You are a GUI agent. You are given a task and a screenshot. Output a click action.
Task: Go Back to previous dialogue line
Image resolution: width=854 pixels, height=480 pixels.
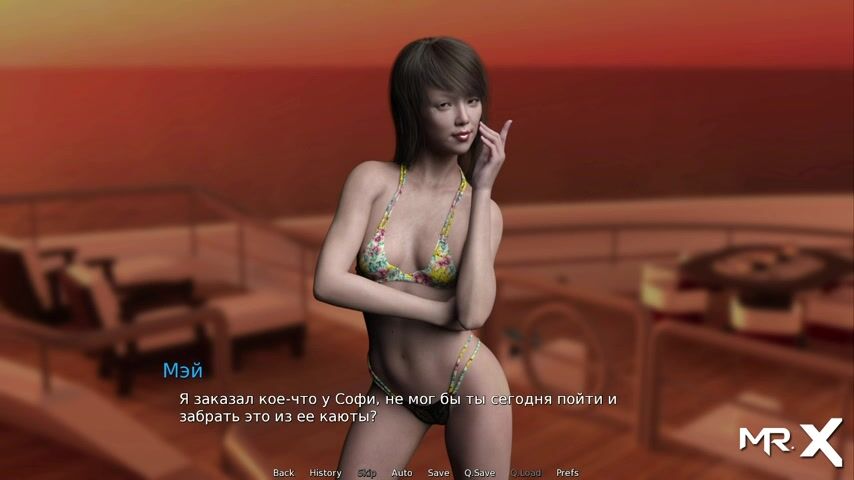point(283,473)
